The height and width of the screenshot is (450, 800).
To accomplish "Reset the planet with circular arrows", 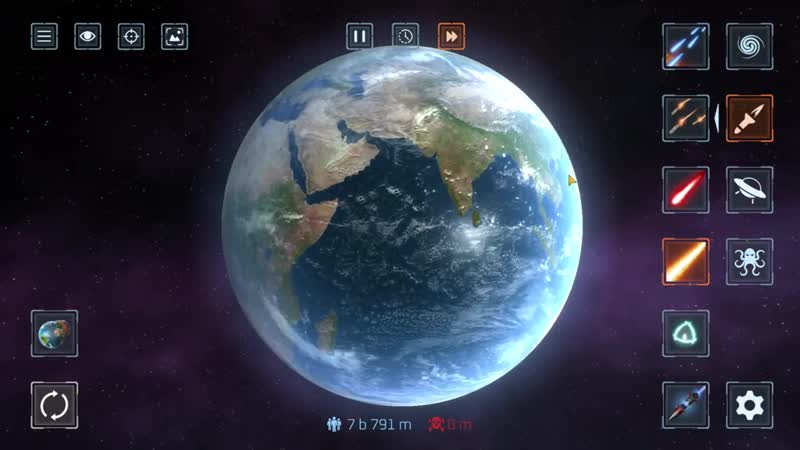I will tap(54, 405).
